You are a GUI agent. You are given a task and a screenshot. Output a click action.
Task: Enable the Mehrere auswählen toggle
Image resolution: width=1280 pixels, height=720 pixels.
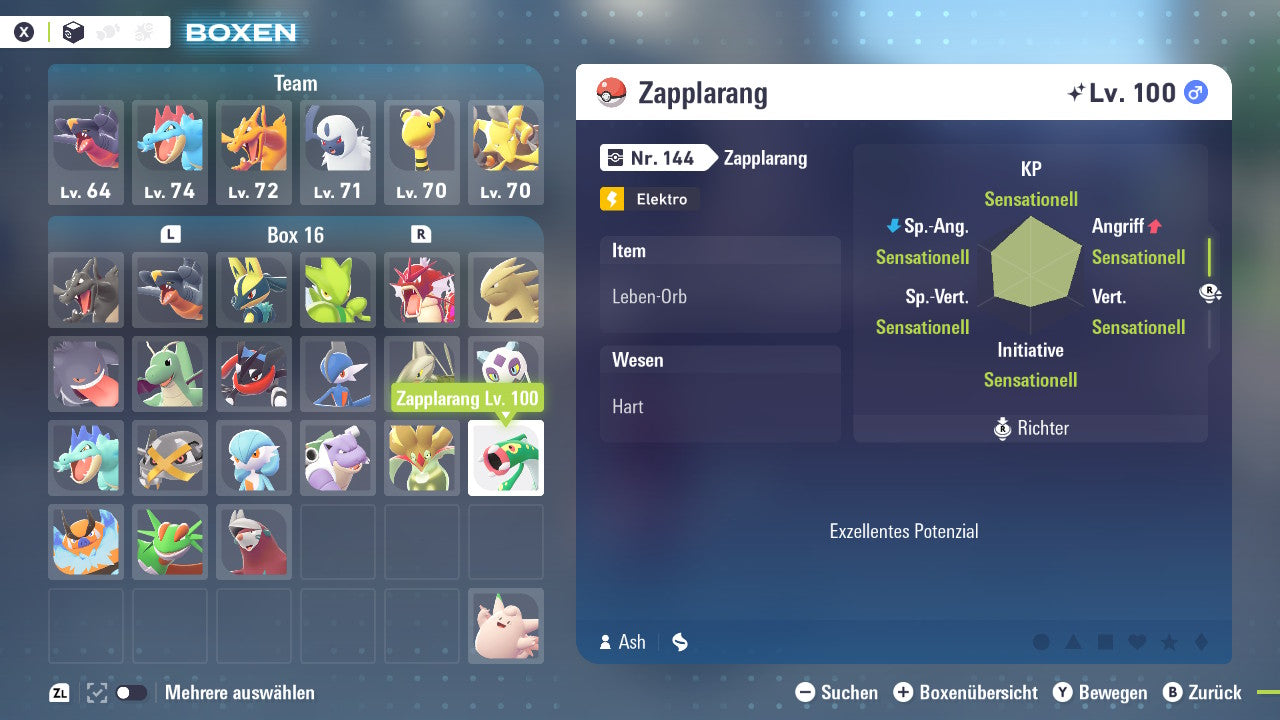click(x=129, y=692)
